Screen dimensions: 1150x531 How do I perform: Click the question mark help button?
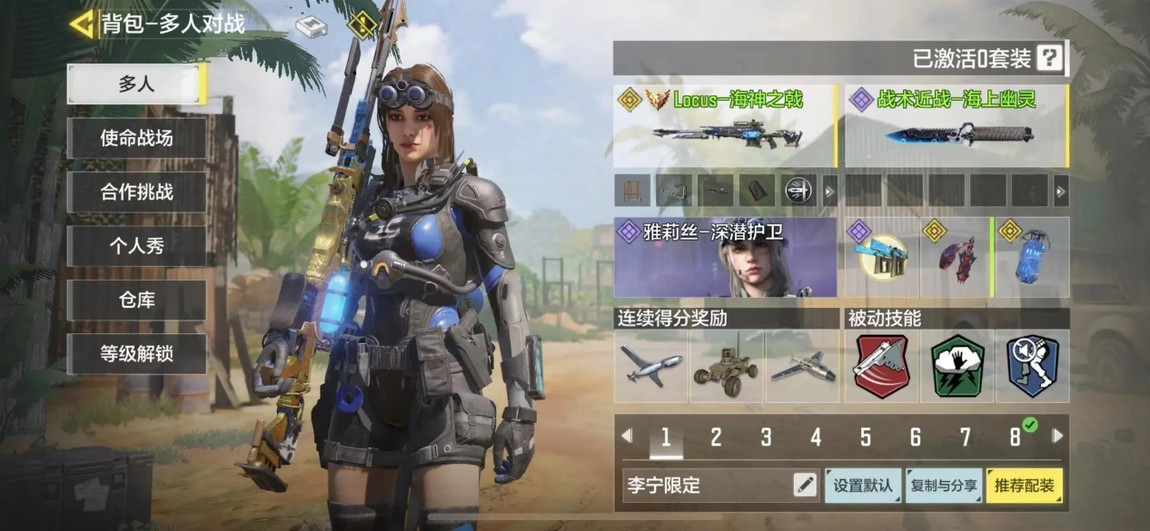pos(1048,58)
